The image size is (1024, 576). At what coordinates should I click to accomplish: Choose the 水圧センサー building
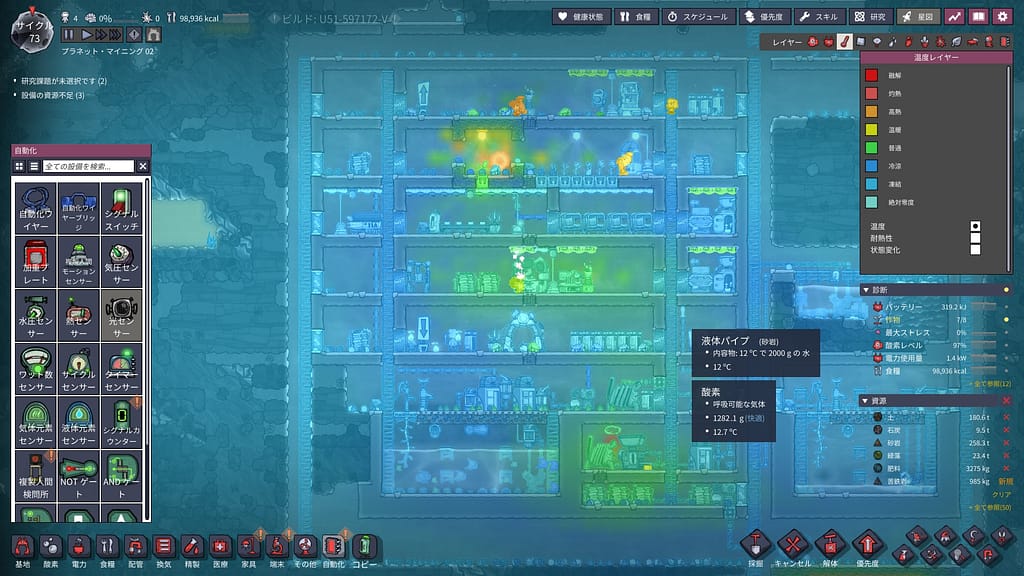[35, 316]
